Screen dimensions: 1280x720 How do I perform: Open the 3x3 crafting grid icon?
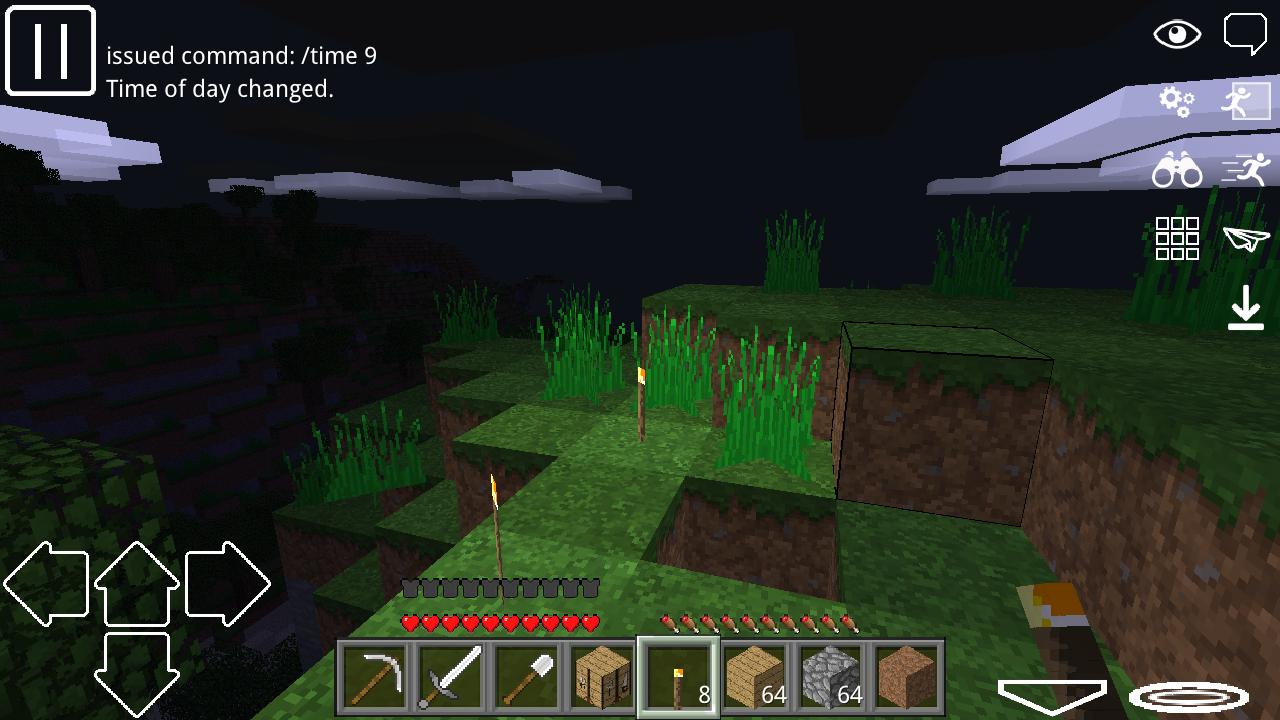click(1178, 237)
